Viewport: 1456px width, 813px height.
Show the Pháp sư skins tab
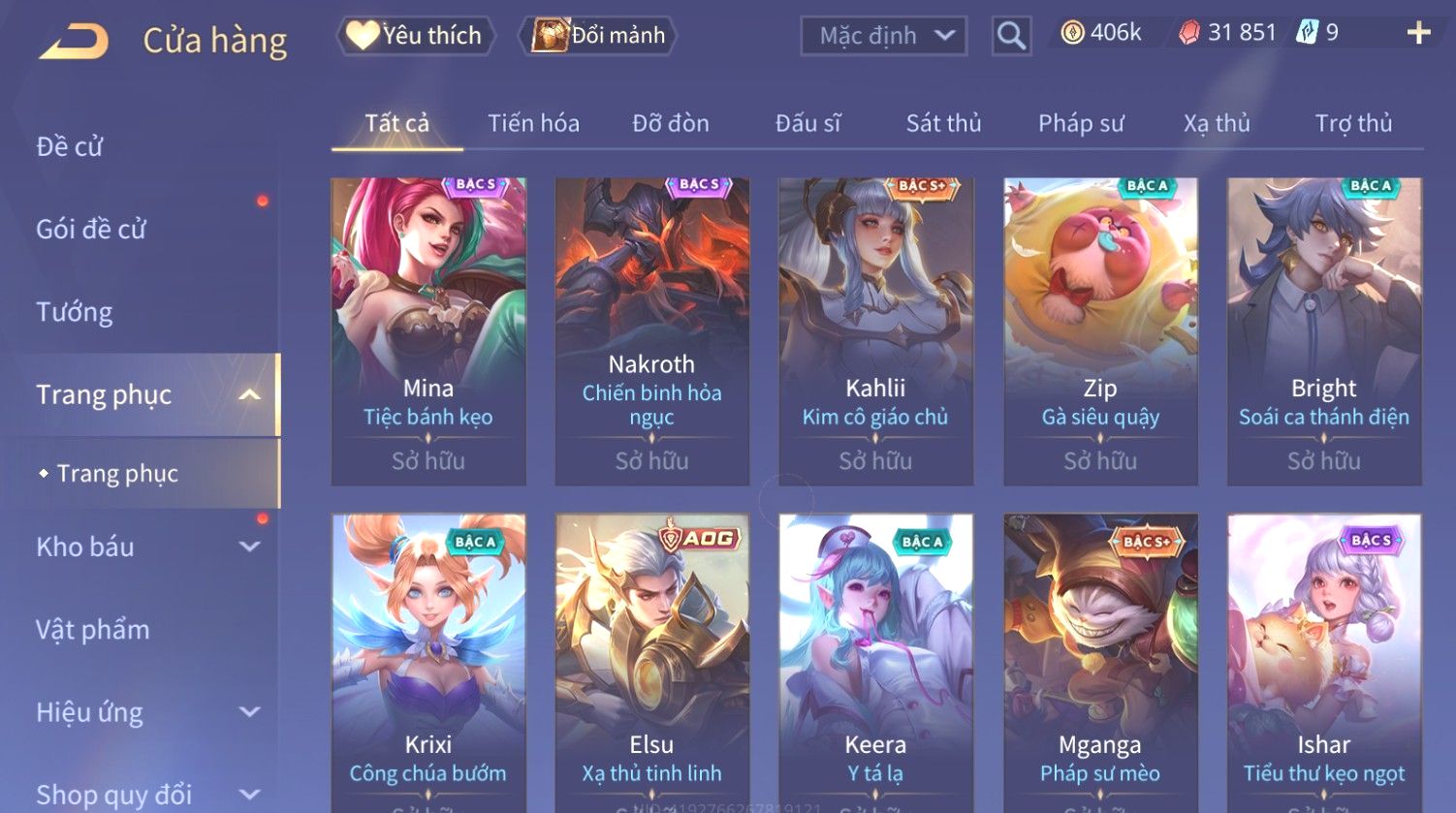(1081, 123)
